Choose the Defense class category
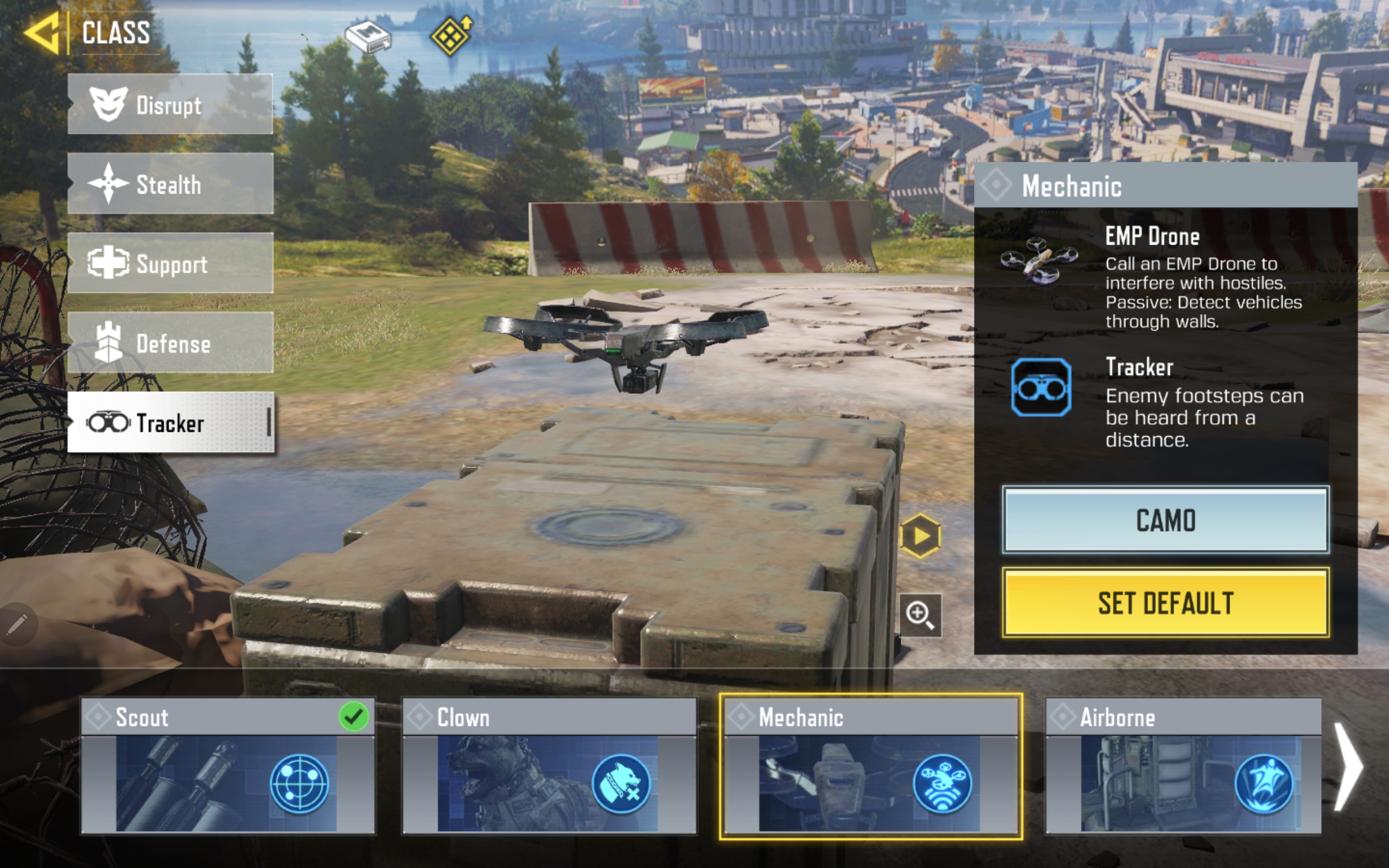The image size is (1389, 868). point(170,343)
